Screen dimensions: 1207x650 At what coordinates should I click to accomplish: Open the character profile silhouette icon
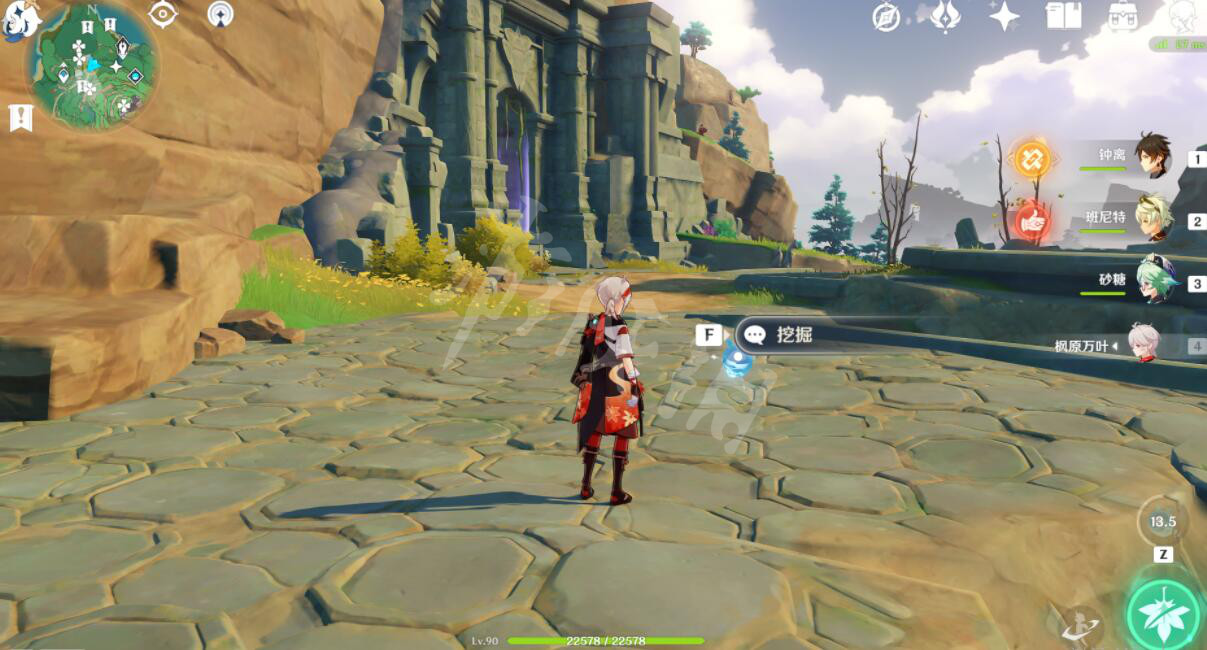tap(1183, 16)
